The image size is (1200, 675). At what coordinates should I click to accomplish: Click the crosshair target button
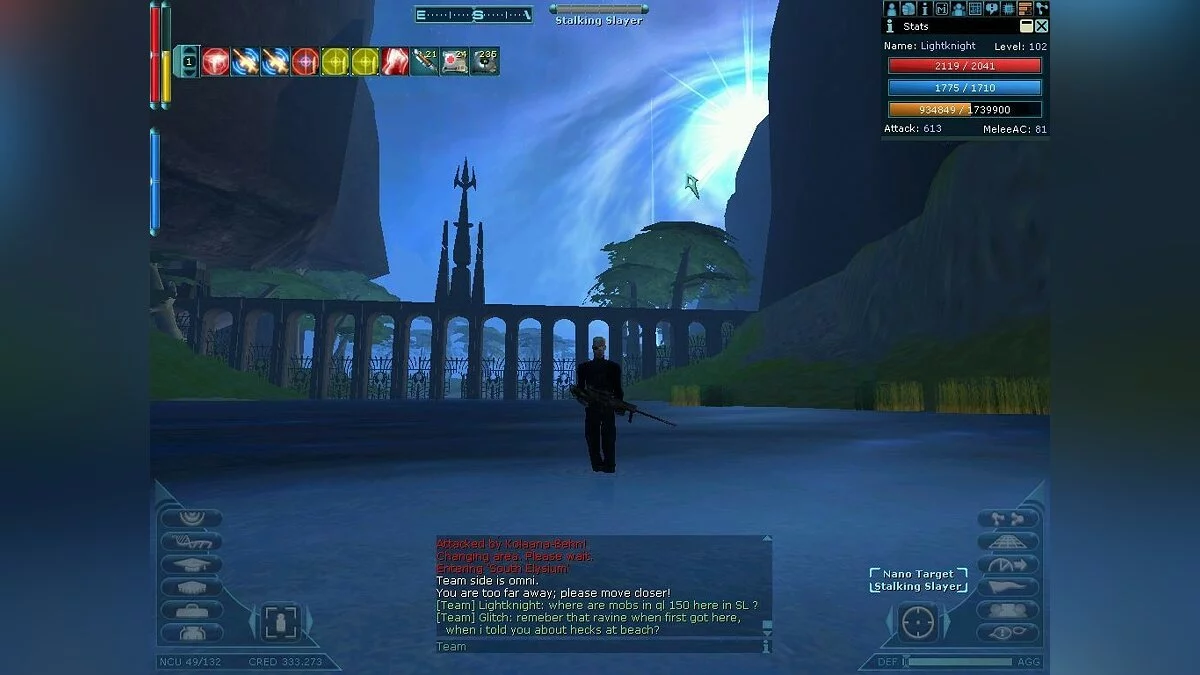pos(917,623)
